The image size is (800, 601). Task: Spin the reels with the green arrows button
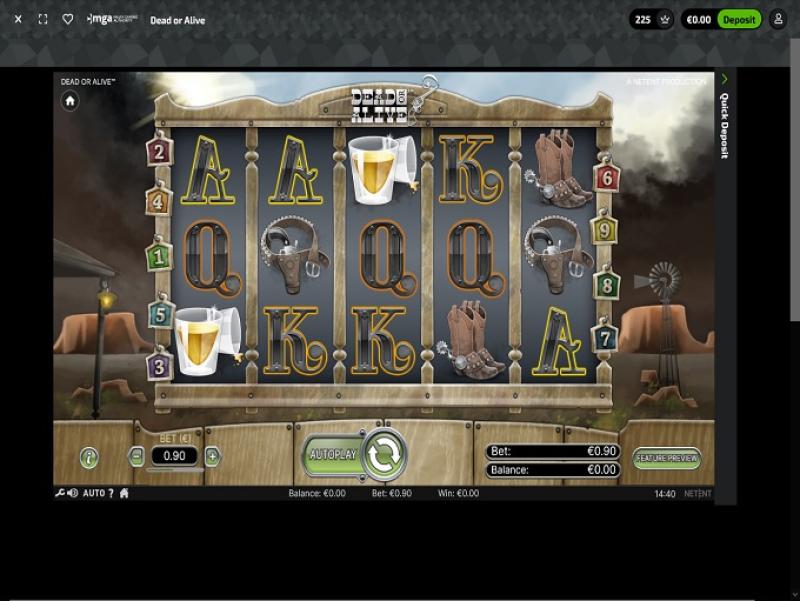coord(384,455)
